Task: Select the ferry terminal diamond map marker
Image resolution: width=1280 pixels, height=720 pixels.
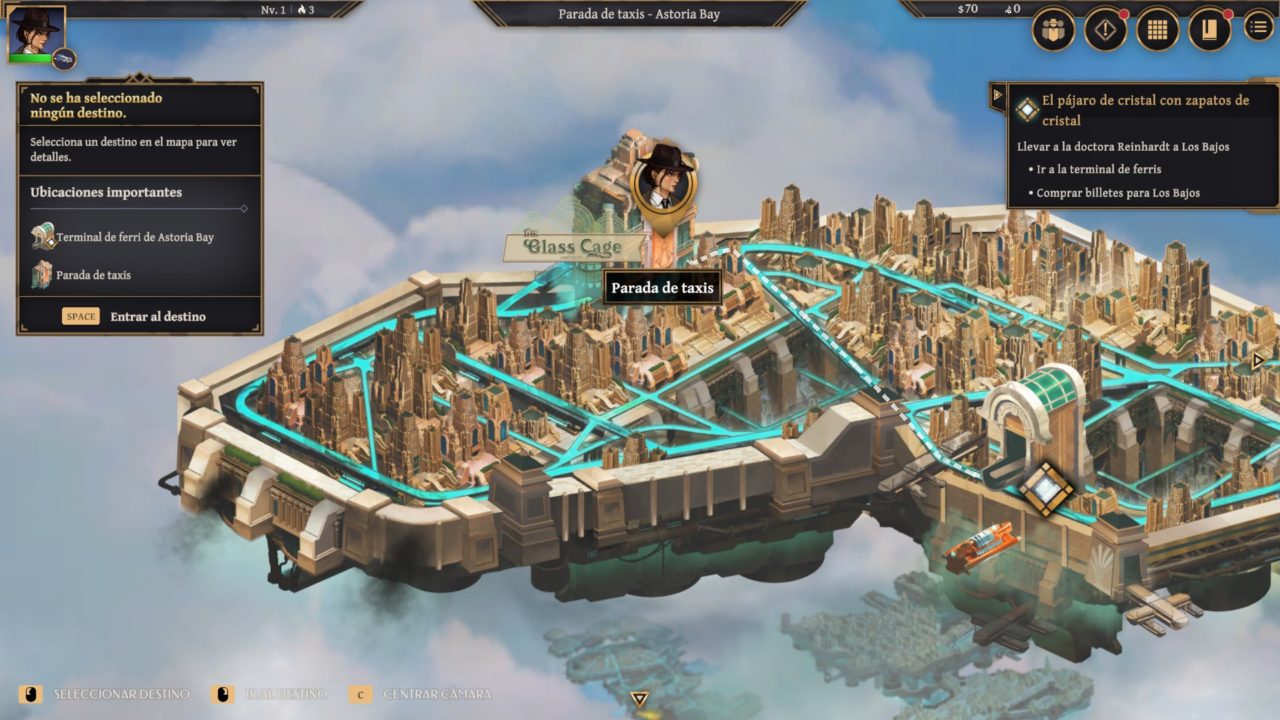Action: coord(1046,489)
